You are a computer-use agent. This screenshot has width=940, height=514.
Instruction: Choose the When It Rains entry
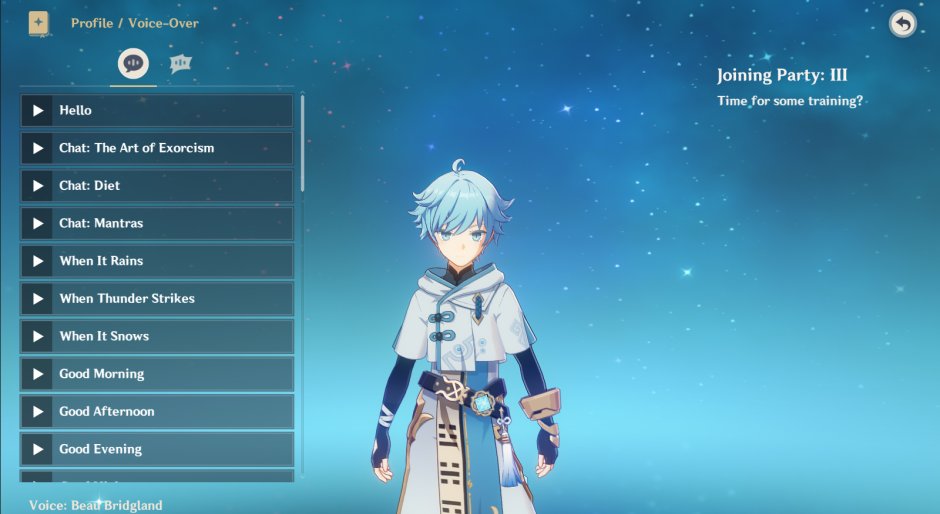157,261
